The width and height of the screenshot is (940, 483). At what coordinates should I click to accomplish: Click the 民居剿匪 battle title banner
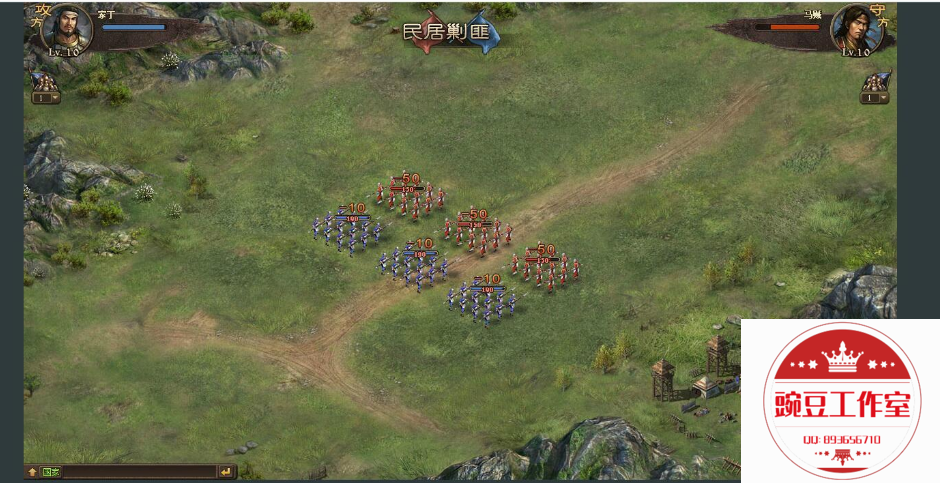tap(450, 32)
